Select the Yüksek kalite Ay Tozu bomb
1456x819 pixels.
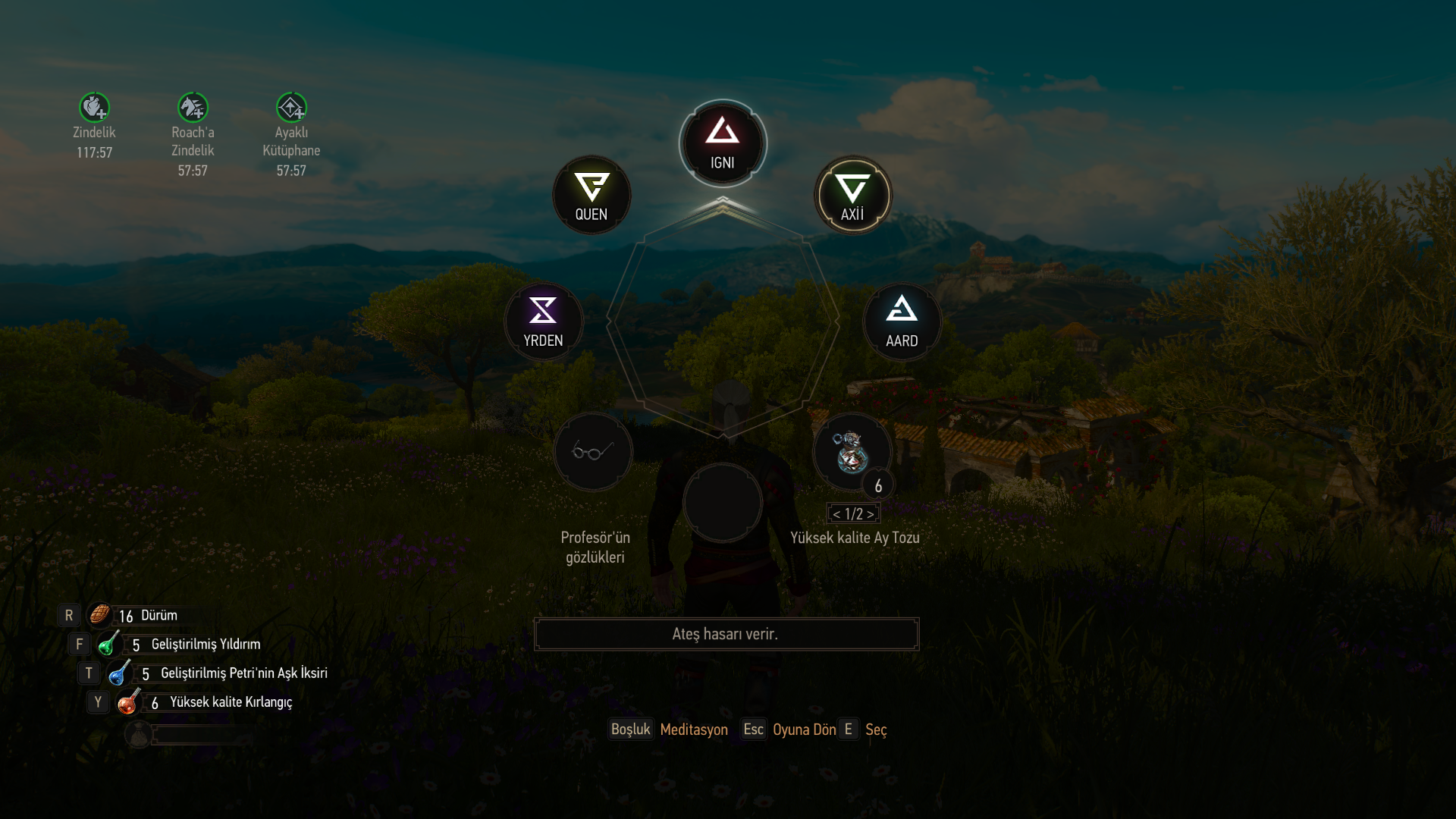pos(852,452)
